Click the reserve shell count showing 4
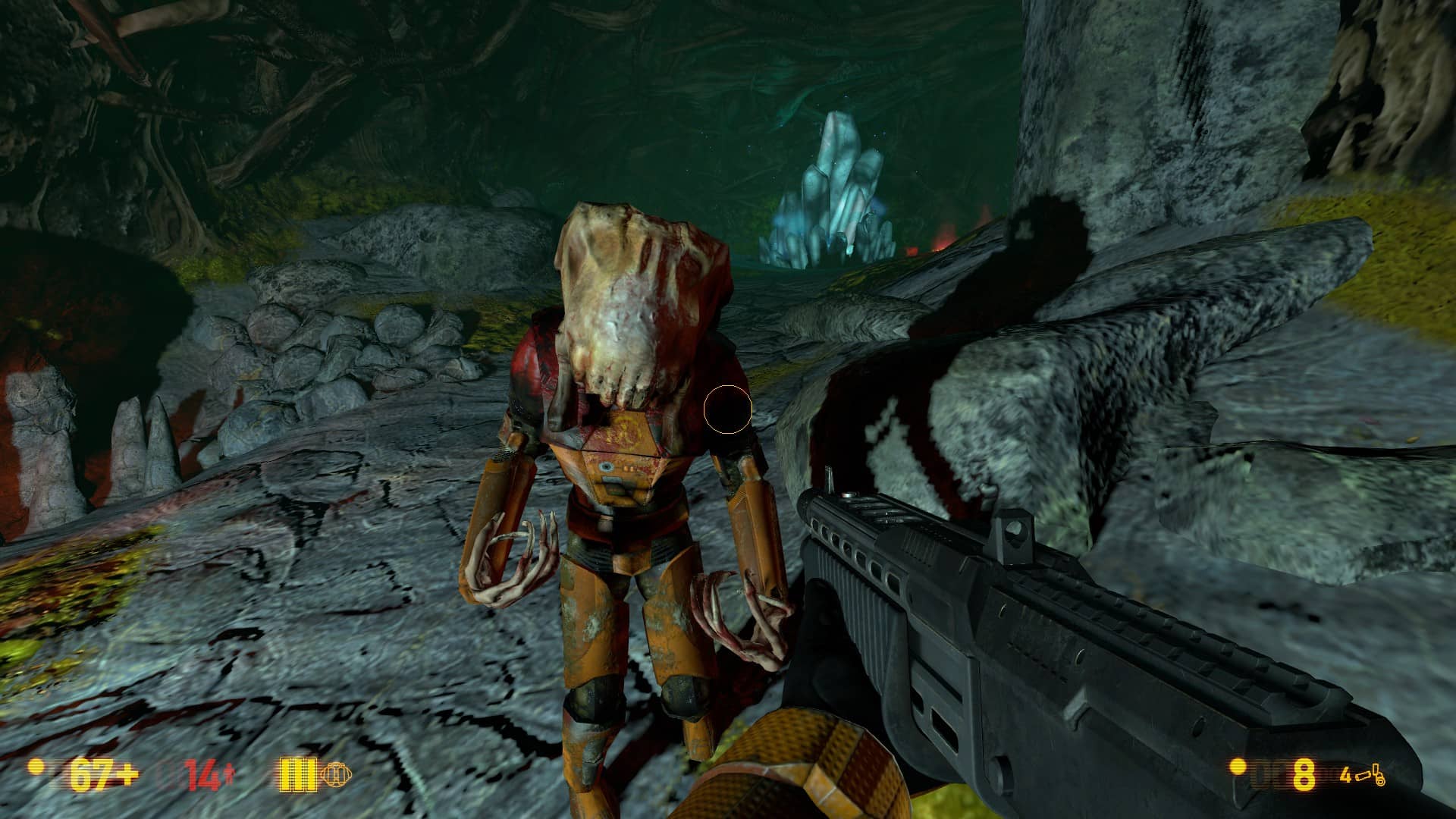The width and height of the screenshot is (1456, 819). [x=1346, y=774]
